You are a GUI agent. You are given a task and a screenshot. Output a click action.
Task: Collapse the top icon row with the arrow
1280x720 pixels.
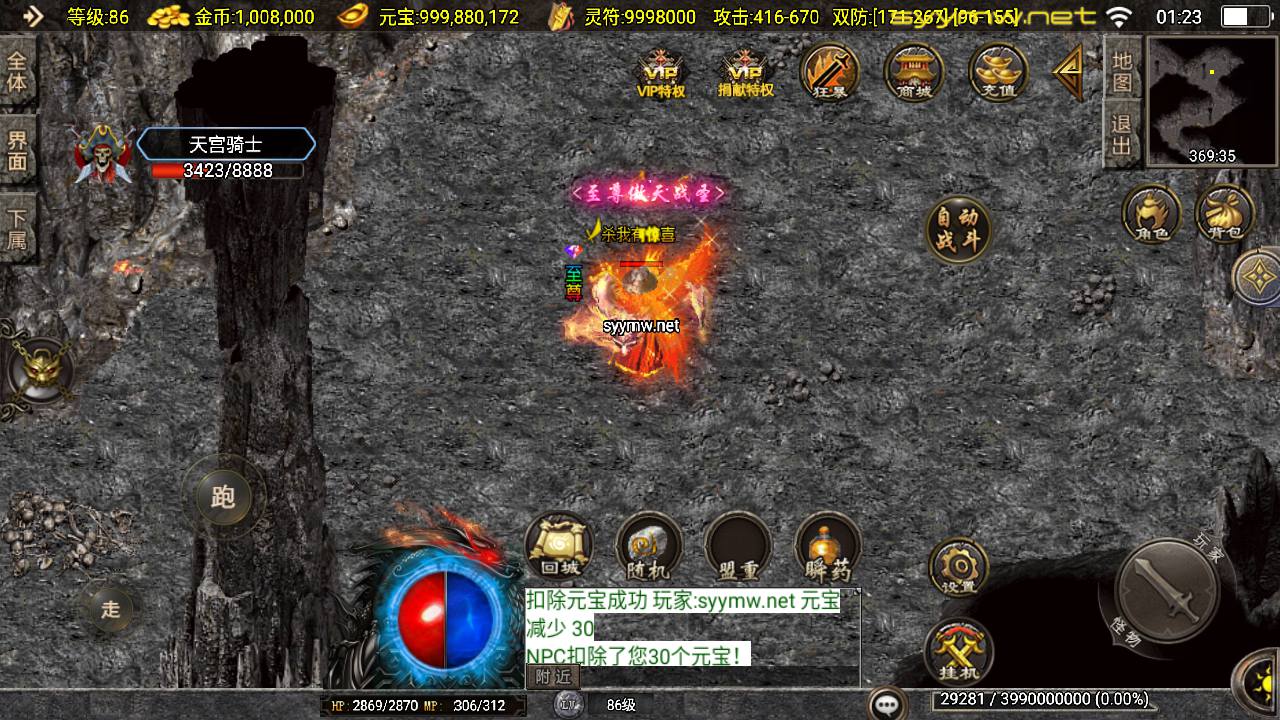pos(1068,70)
